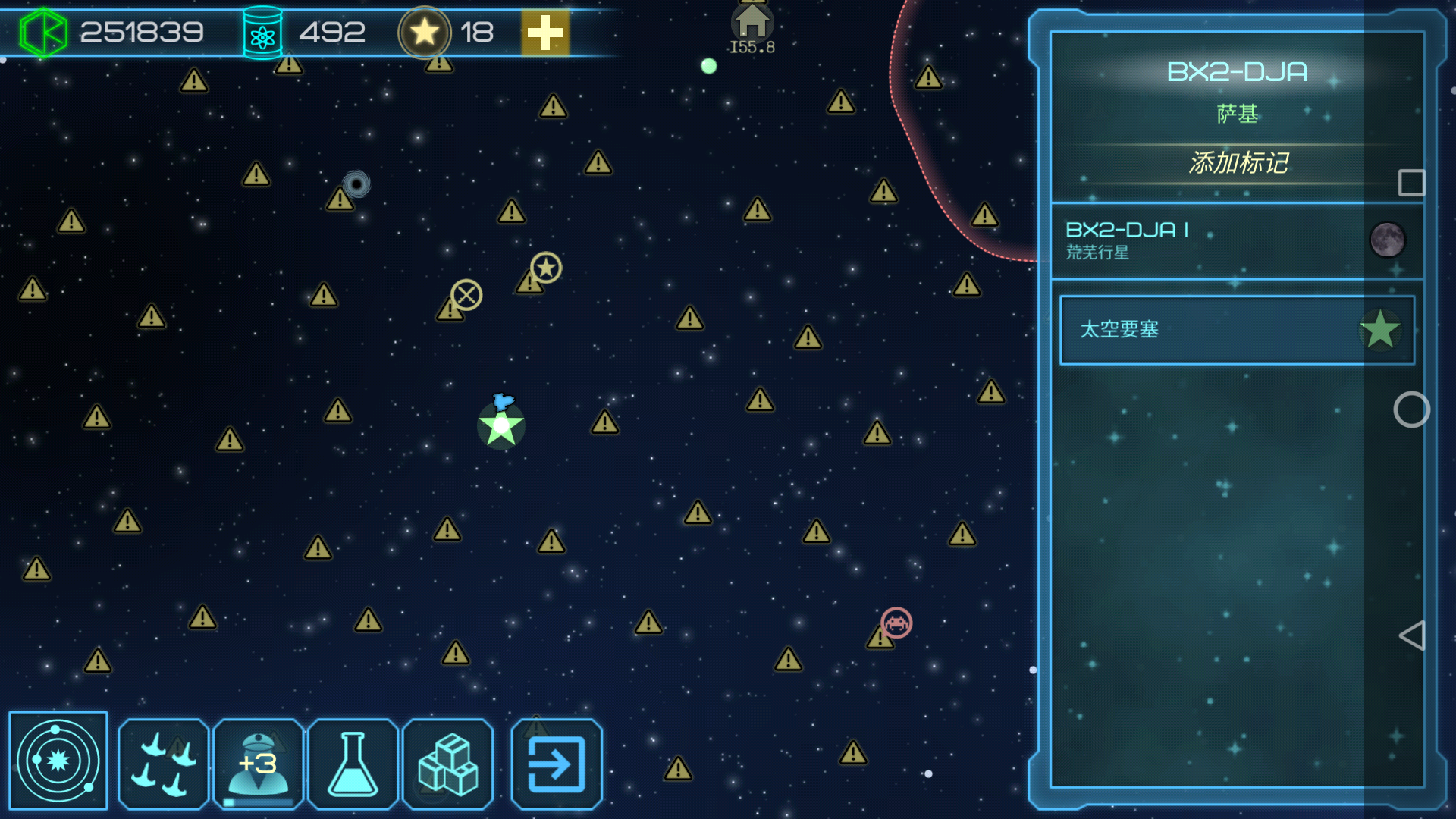This screenshot has height=819, width=1456.
Task: Open the star system view button
Action: pos(58,761)
